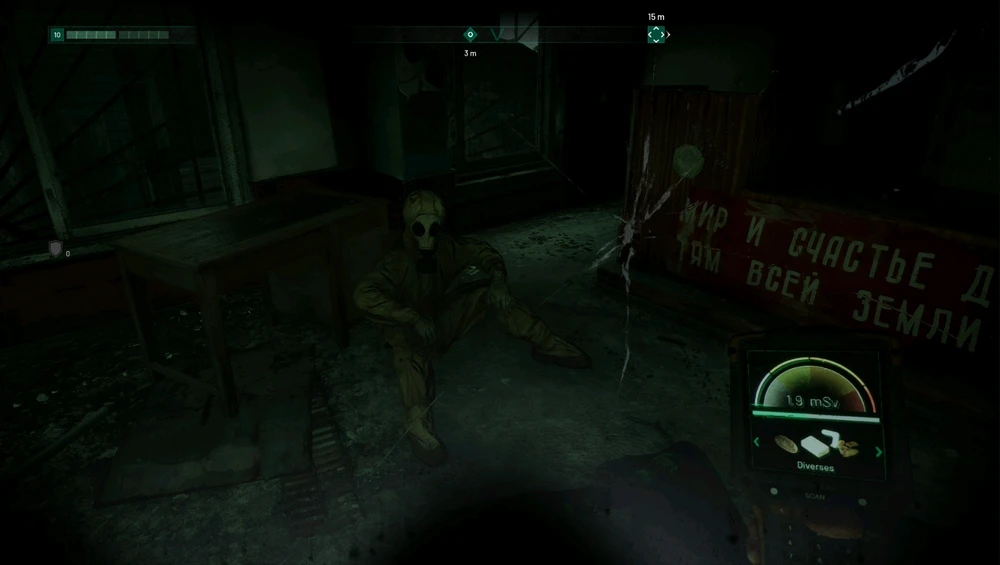Click the right arrow on the scanner screen

(x=879, y=451)
